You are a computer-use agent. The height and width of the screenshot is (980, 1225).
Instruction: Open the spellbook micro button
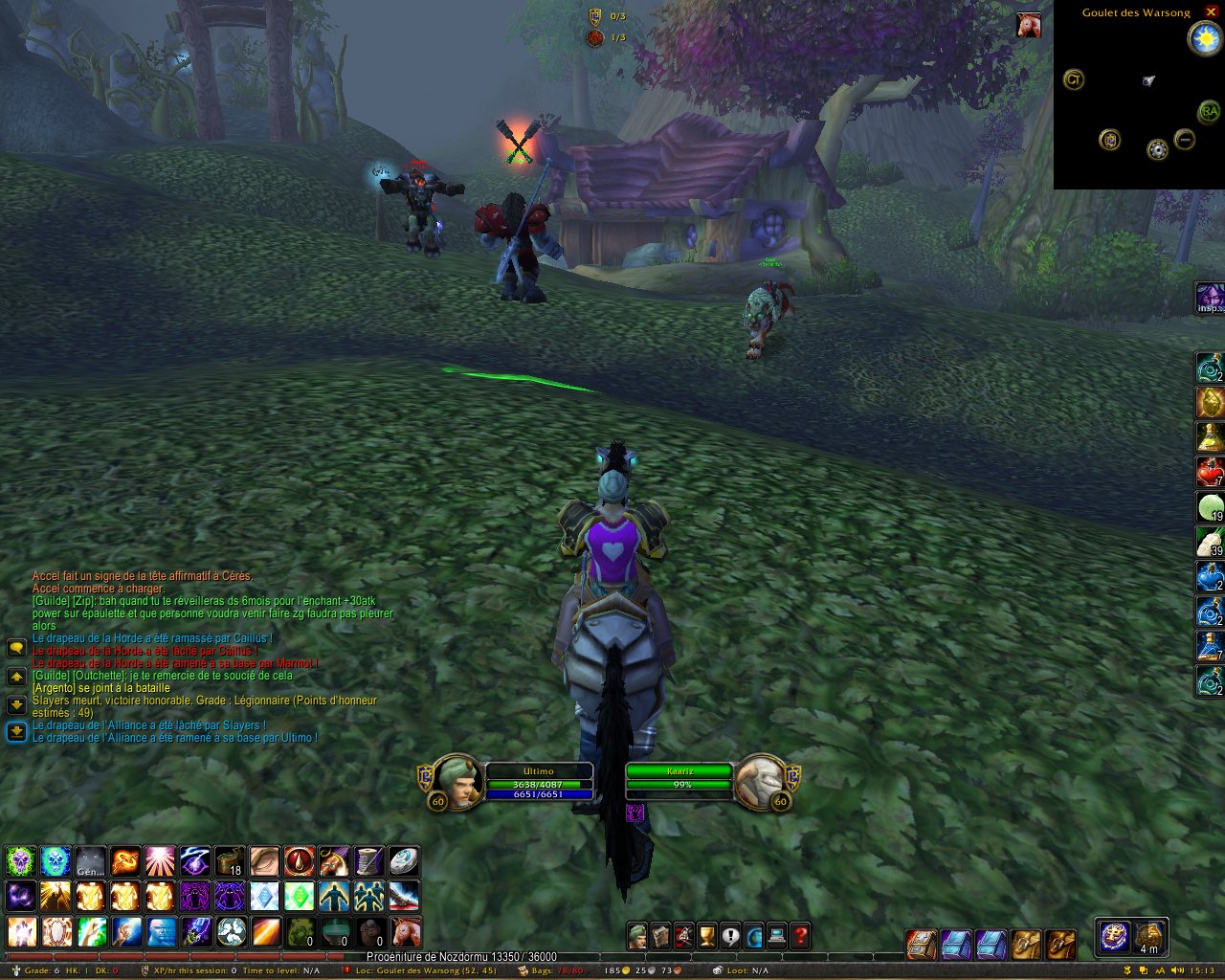(660, 935)
